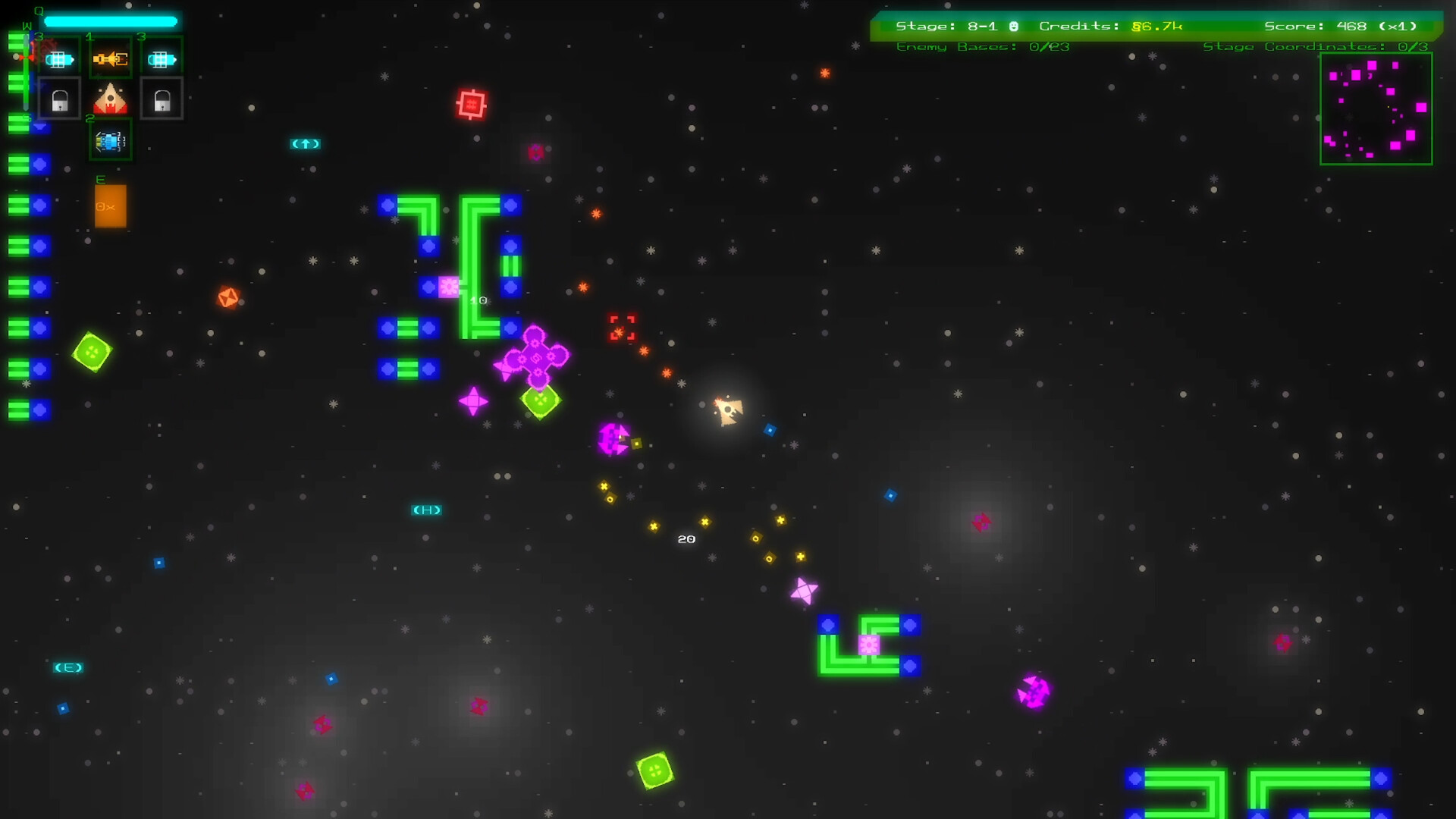Click the small face icon beside Stage 8-1

pyautogui.click(x=1012, y=25)
